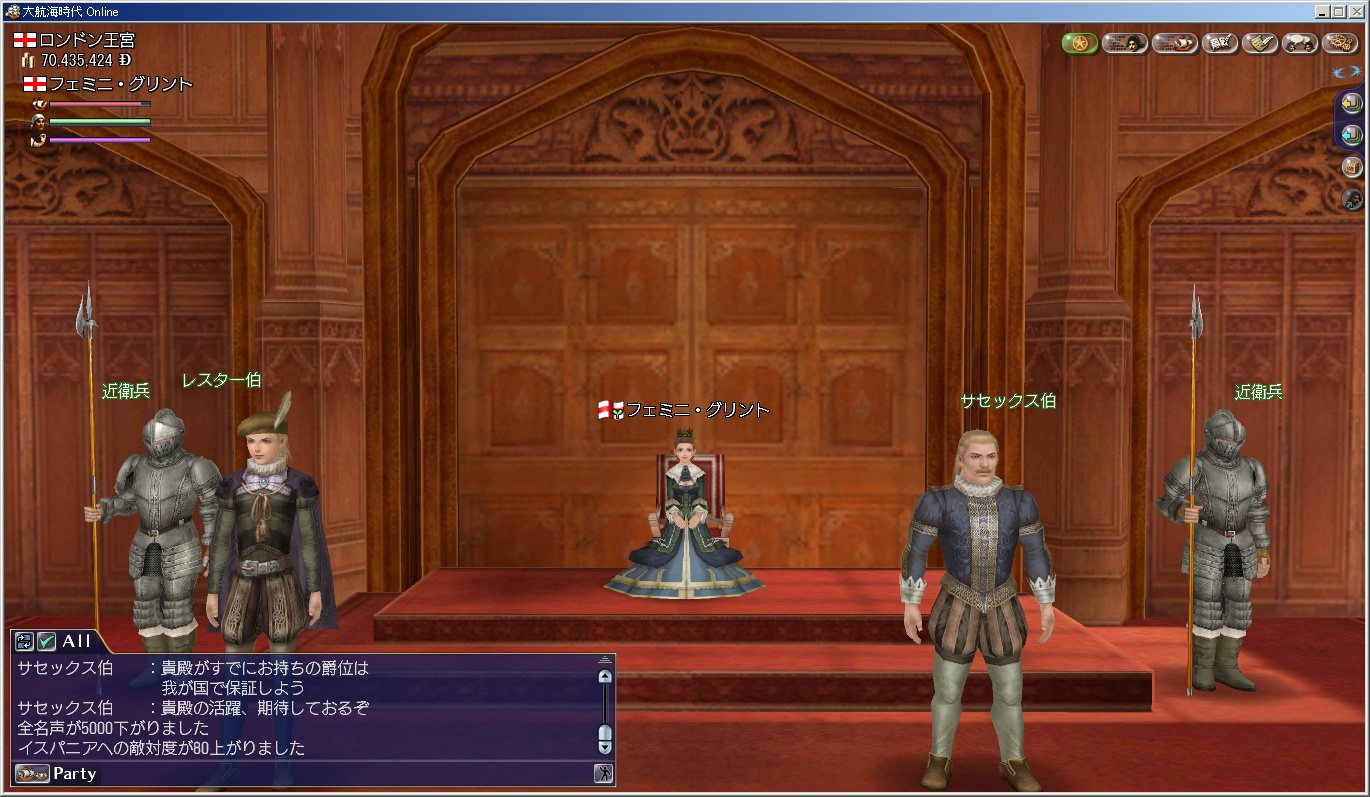Open the captain portrait menu button
Screen dimensions: 1370x797
click(x=1124, y=43)
